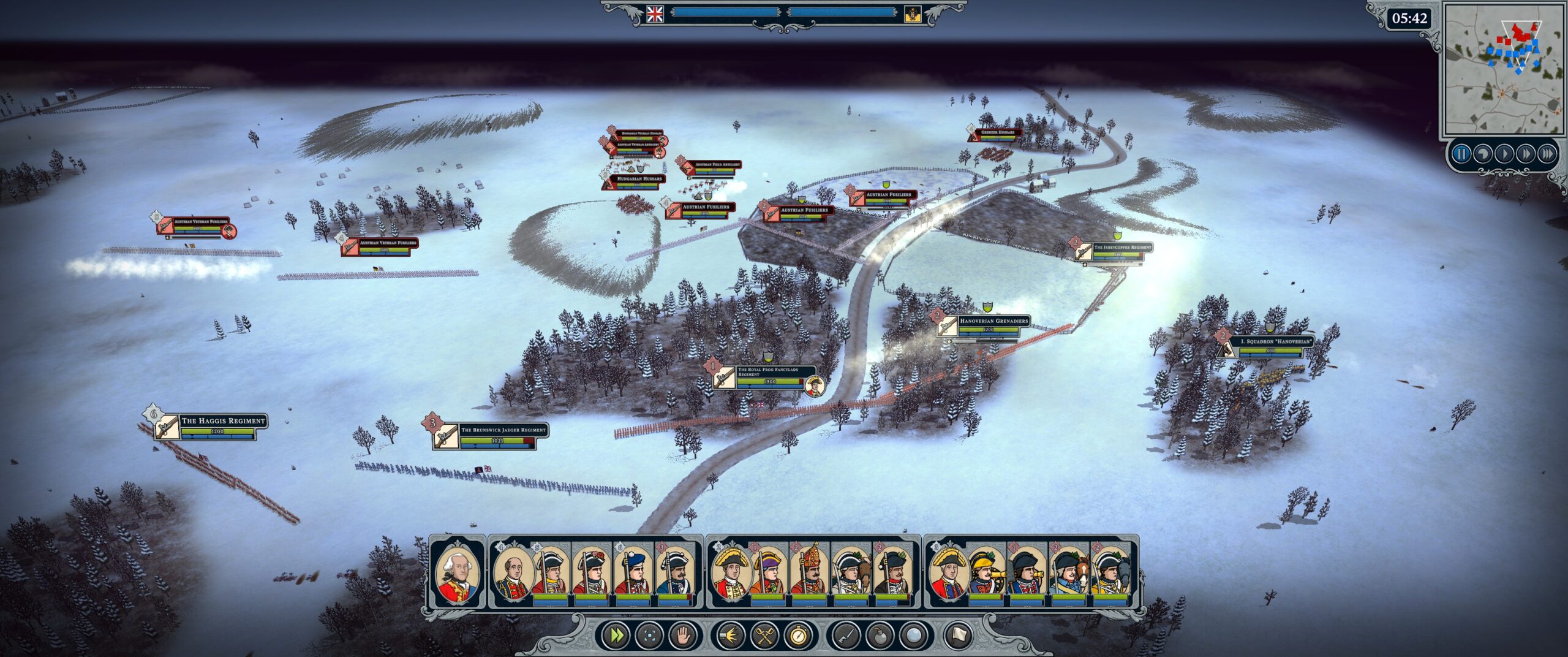Viewport: 1568px width, 657px height.
Task: Select The Brunswick Jaeger Regiment banner
Action: [502, 430]
